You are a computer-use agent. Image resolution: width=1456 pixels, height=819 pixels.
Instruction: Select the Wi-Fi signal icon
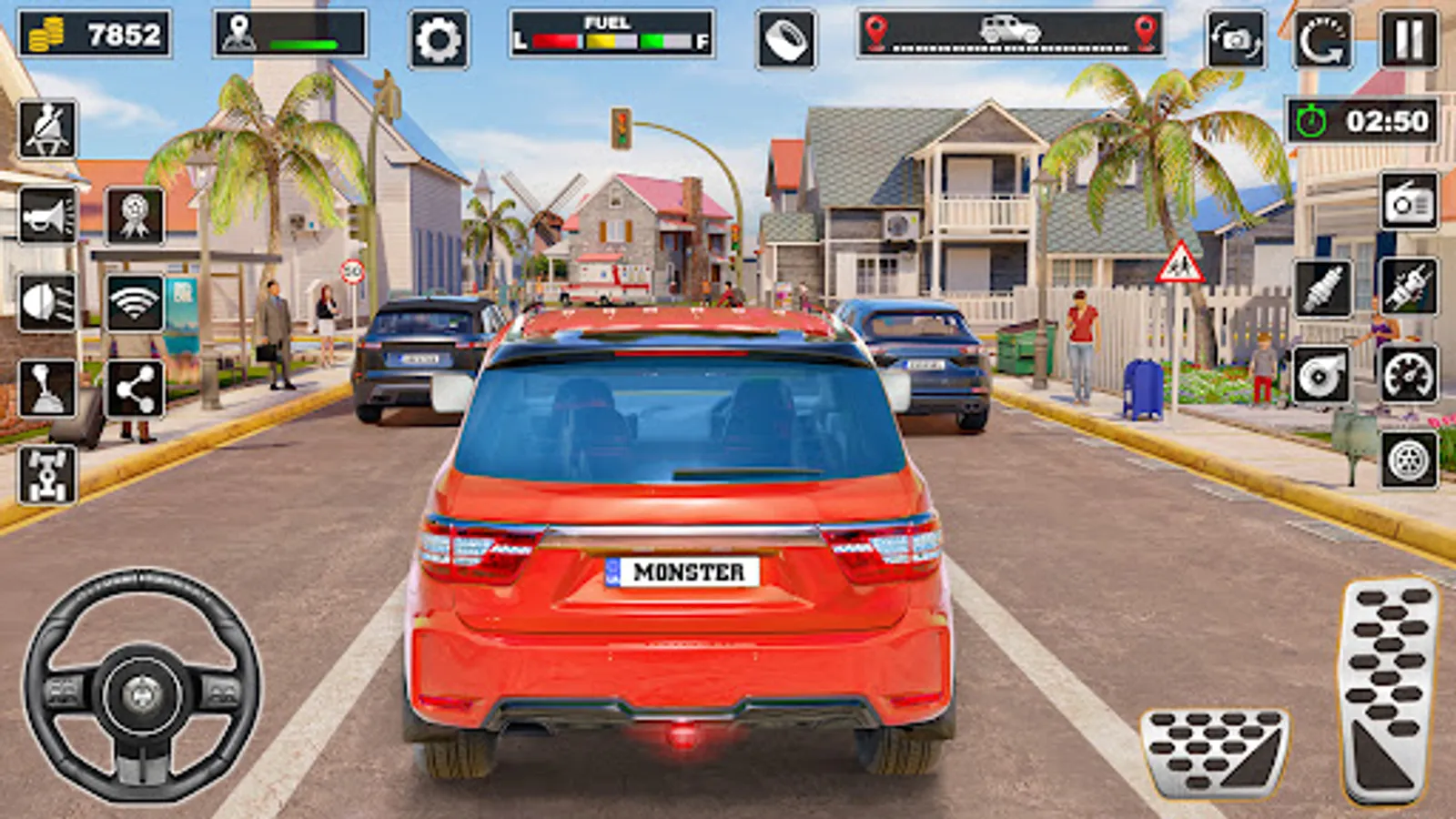tap(135, 302)
